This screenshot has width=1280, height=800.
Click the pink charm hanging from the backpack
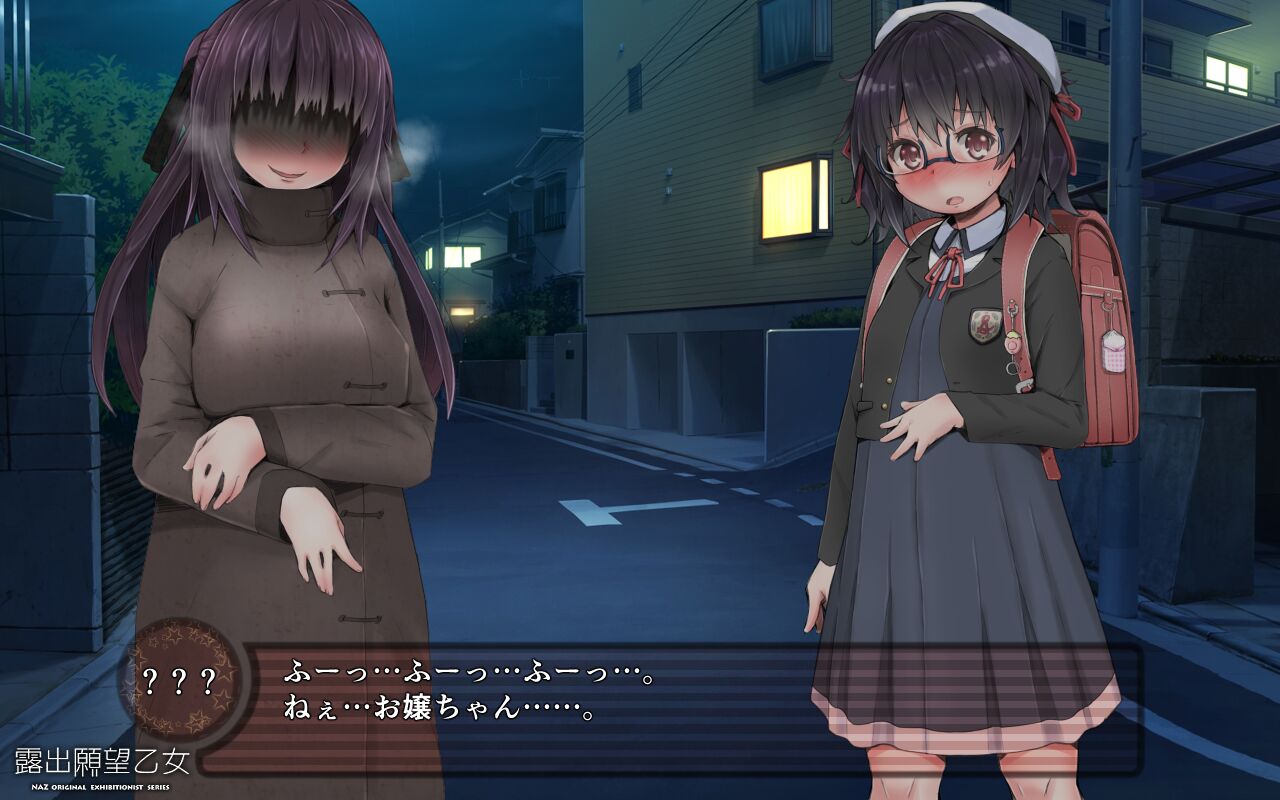(1114, 352)
